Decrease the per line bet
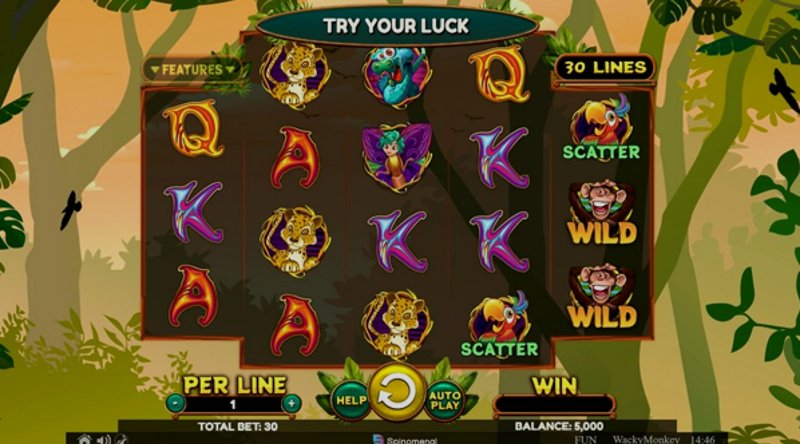800x444 pixels. pyautogui.click(x=176, y=403)
